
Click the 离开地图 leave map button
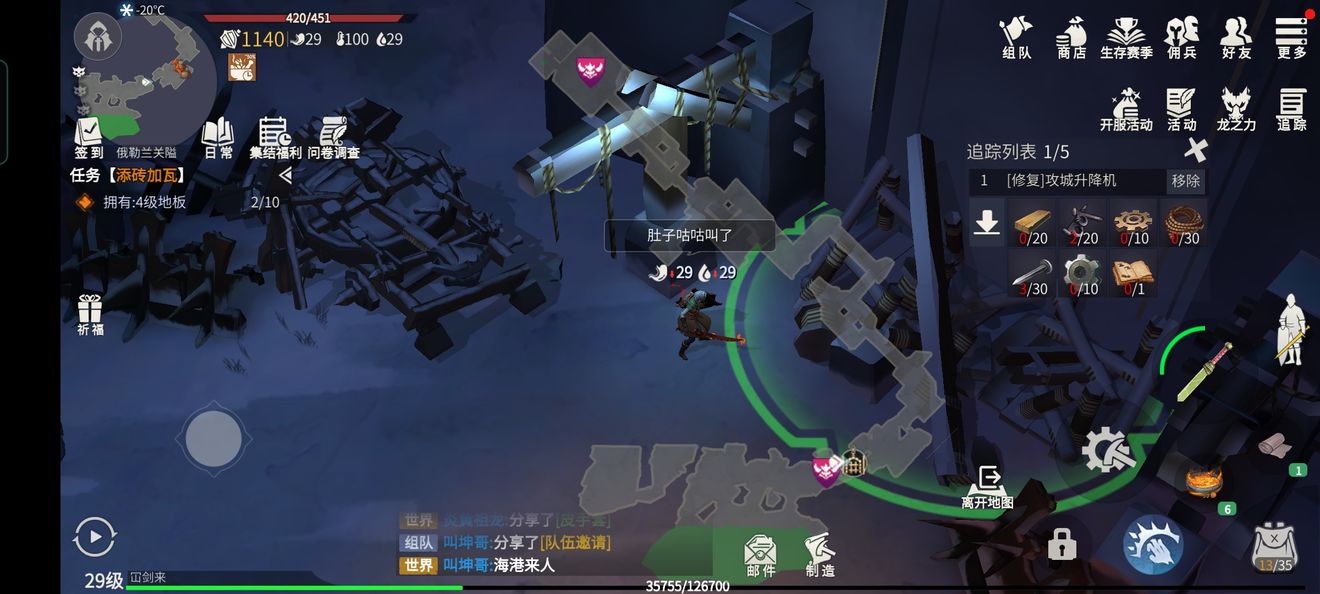pyautogui.click(x=988, y=486)
